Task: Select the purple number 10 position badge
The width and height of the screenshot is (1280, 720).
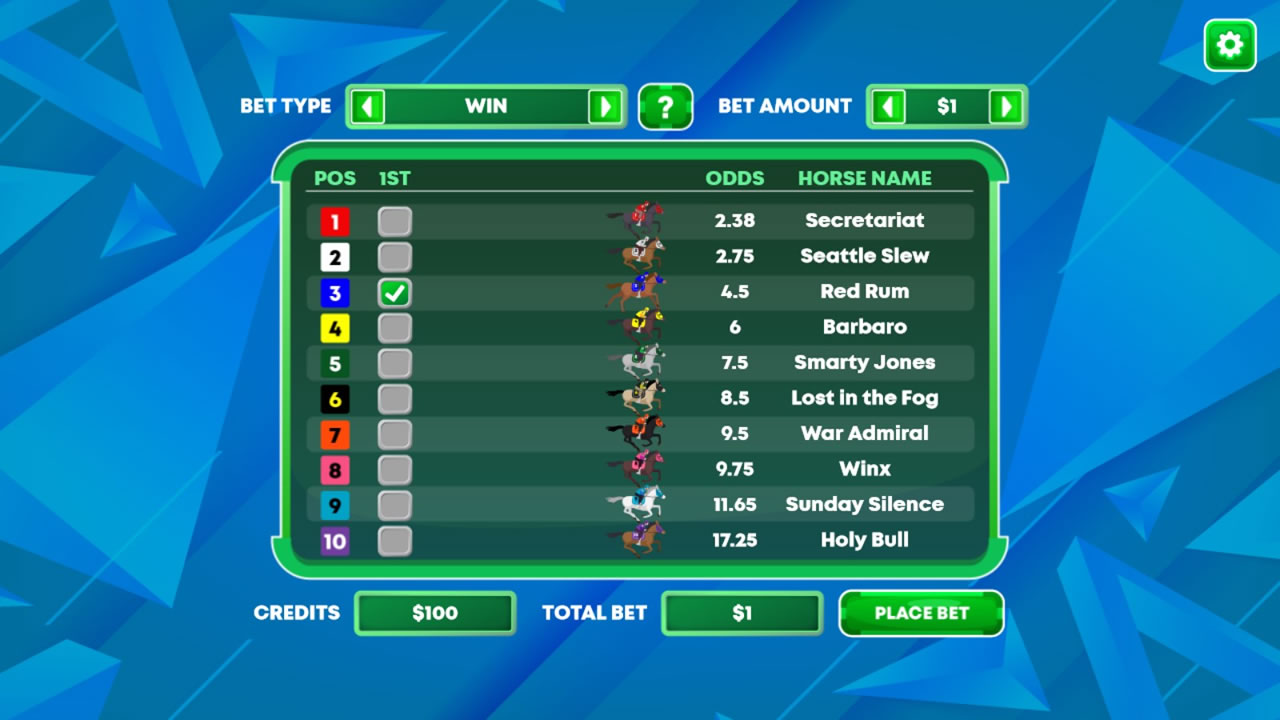Action: 335,540
